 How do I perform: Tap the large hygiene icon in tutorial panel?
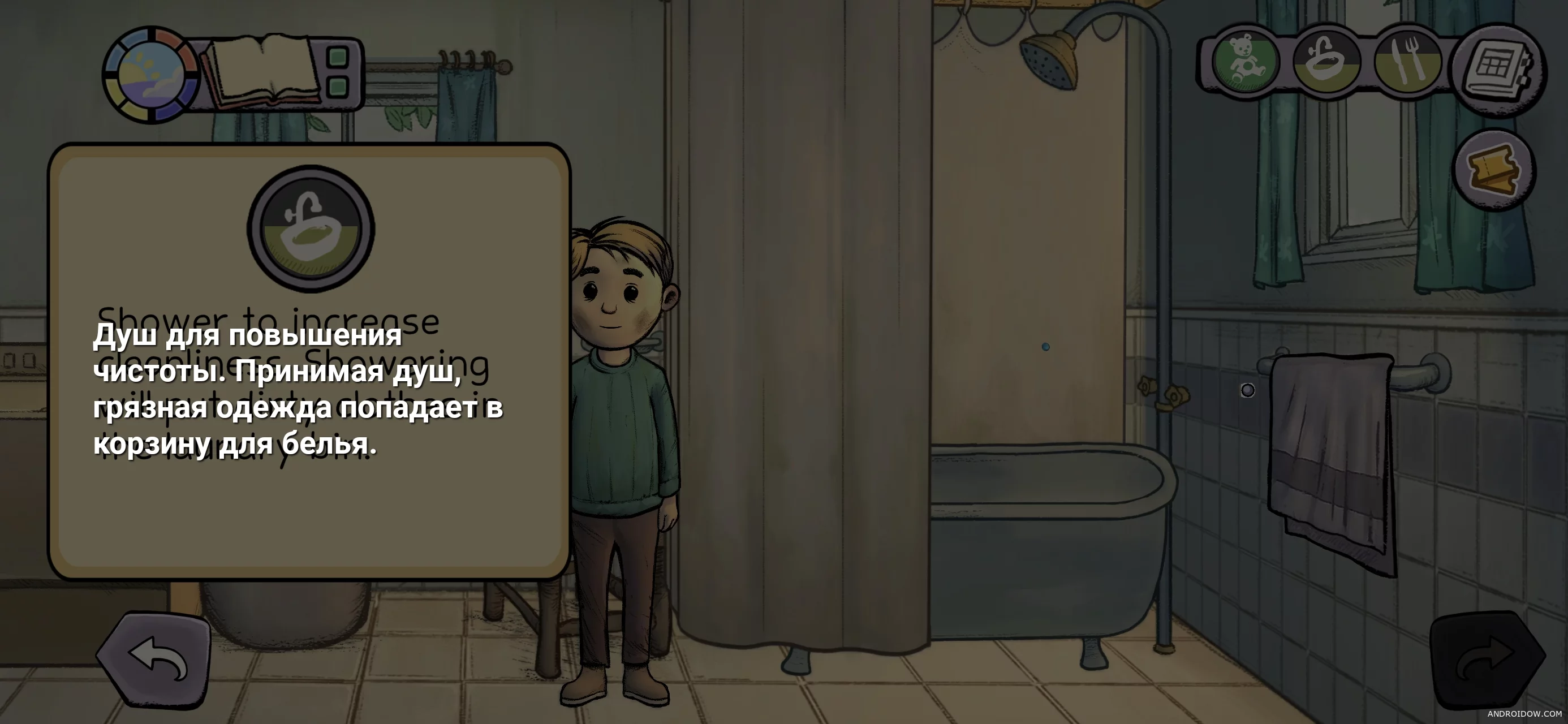click(x=311, y=229)
